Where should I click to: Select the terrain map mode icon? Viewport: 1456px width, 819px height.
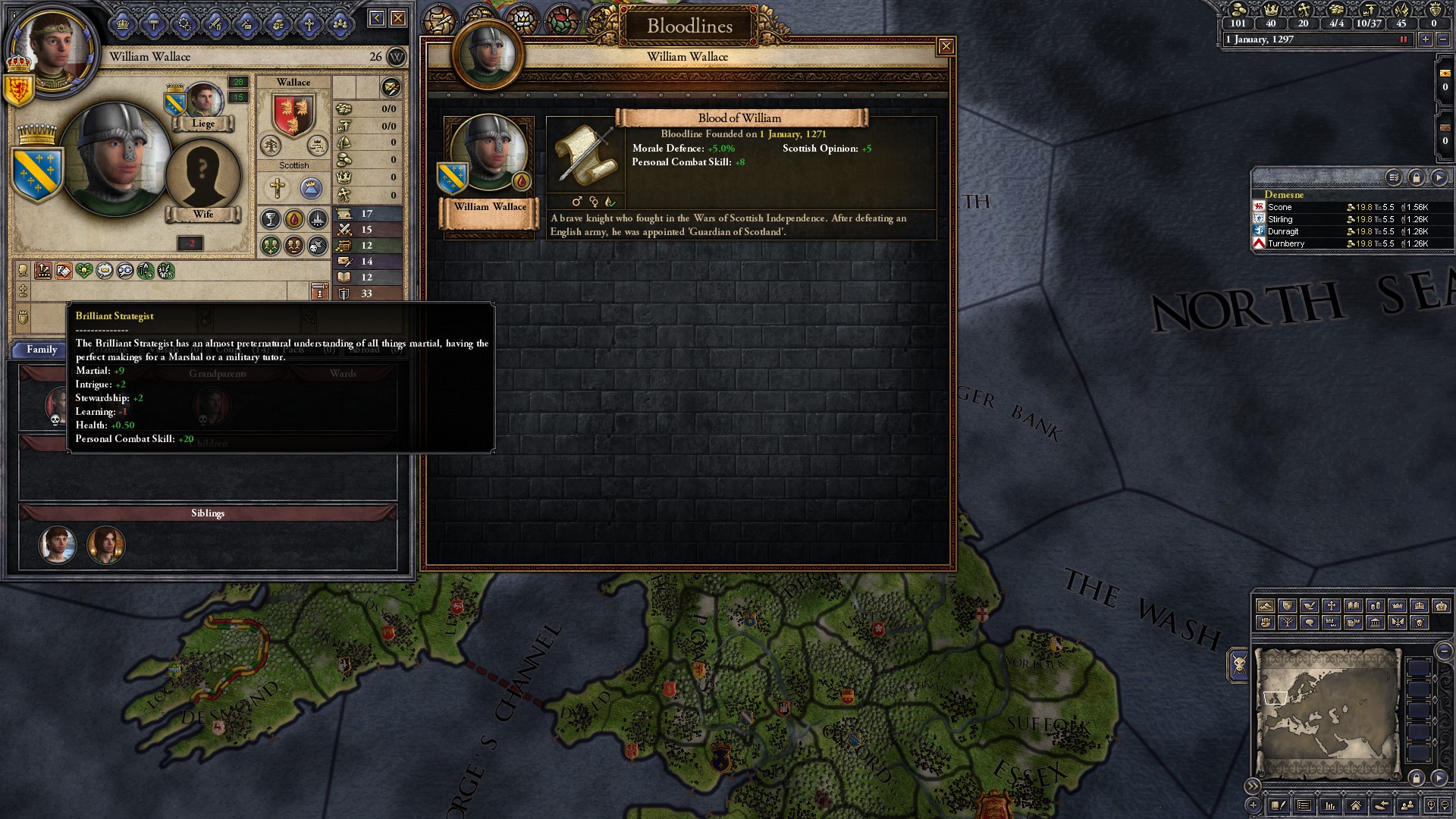1266,607
